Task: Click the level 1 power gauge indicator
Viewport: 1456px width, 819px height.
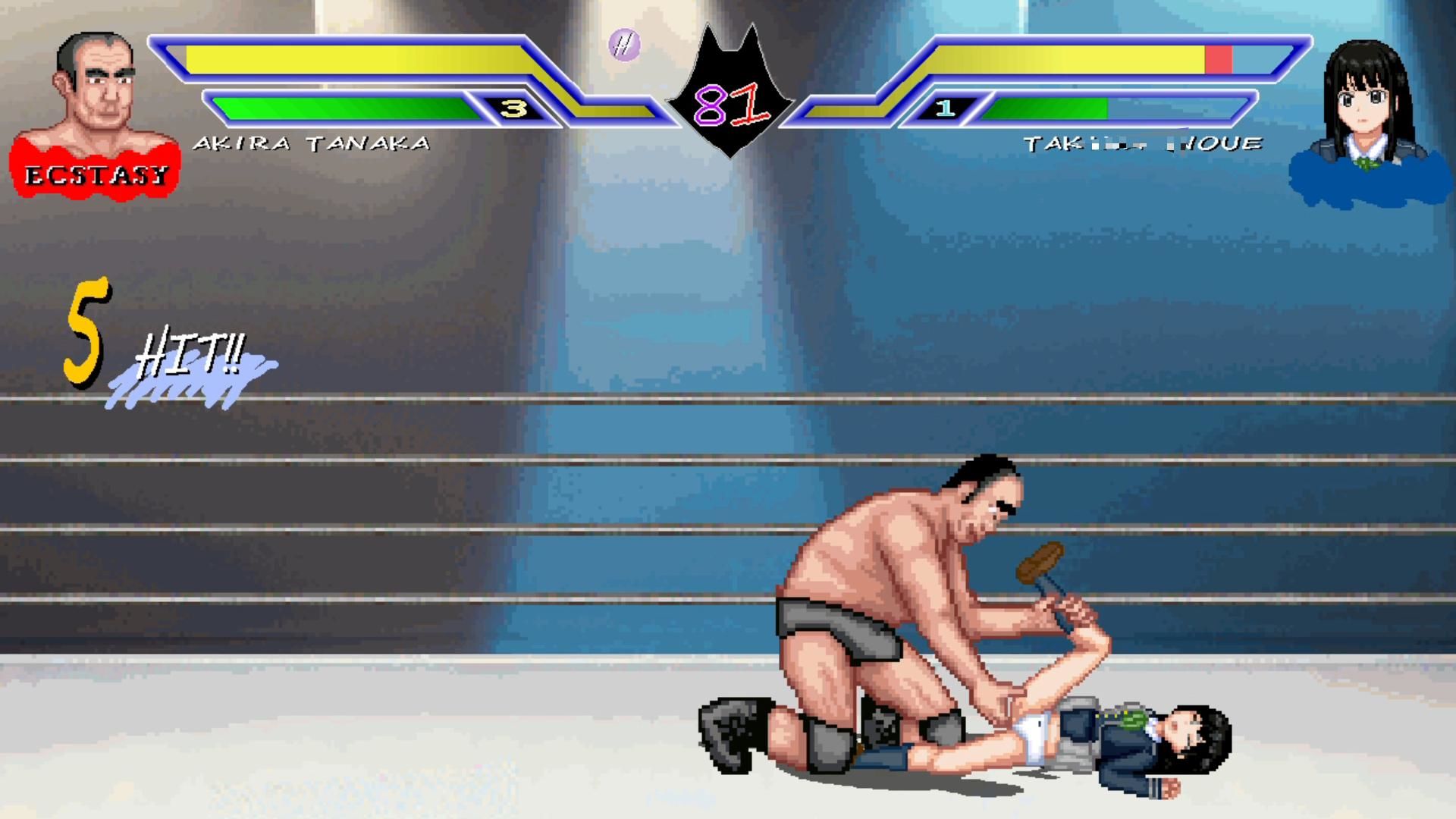Action: tap(944, 108)
